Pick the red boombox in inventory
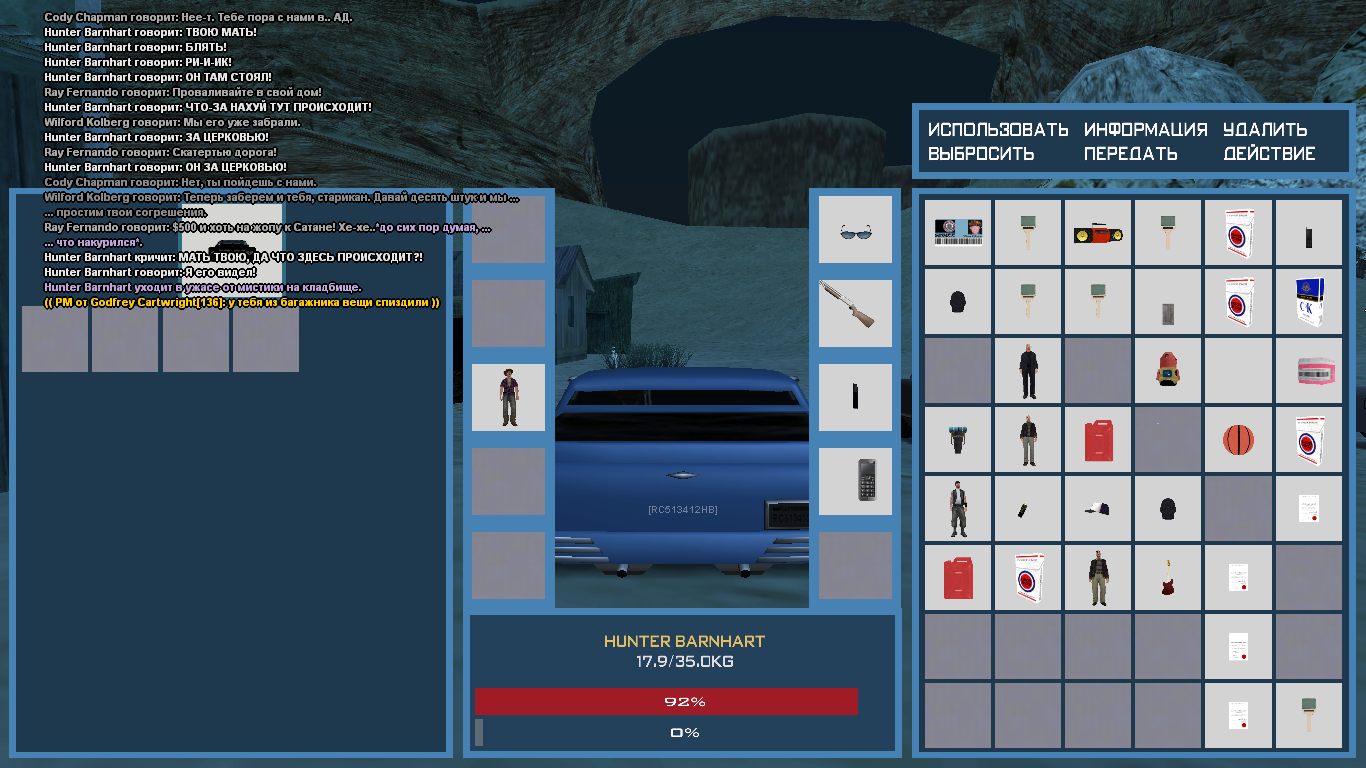This screenshot has height=768, width=1366. 1098,233
